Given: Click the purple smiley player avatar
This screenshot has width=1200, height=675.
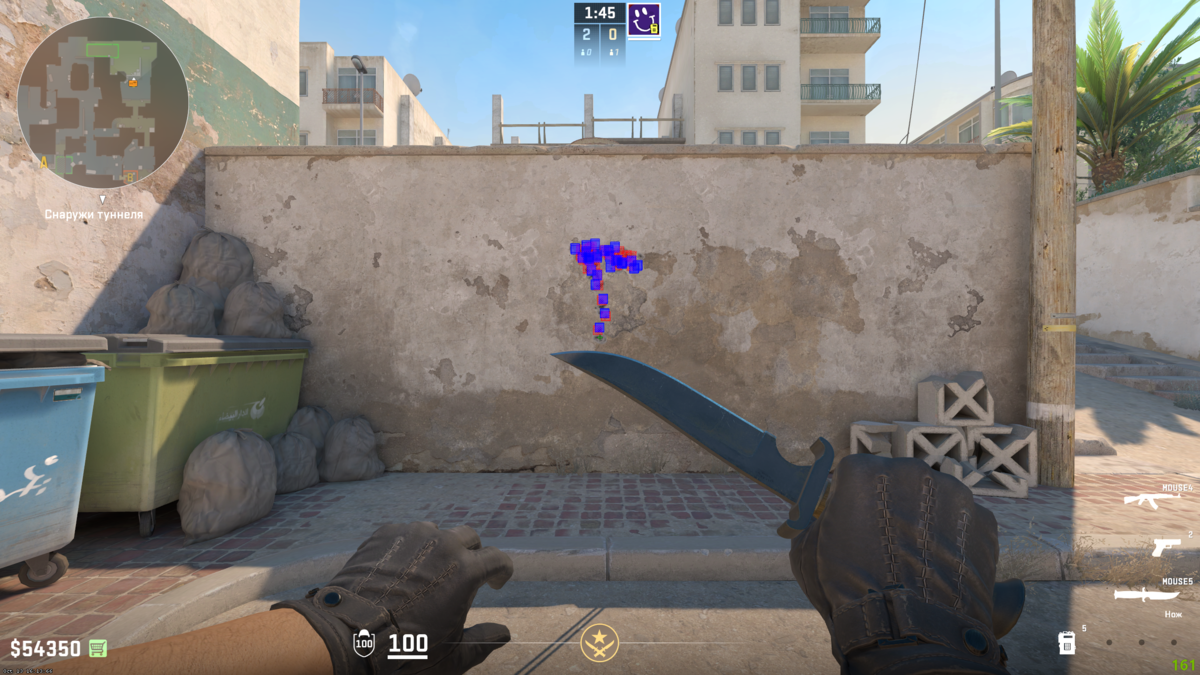Looking at the screenshot, I should 643,19.
